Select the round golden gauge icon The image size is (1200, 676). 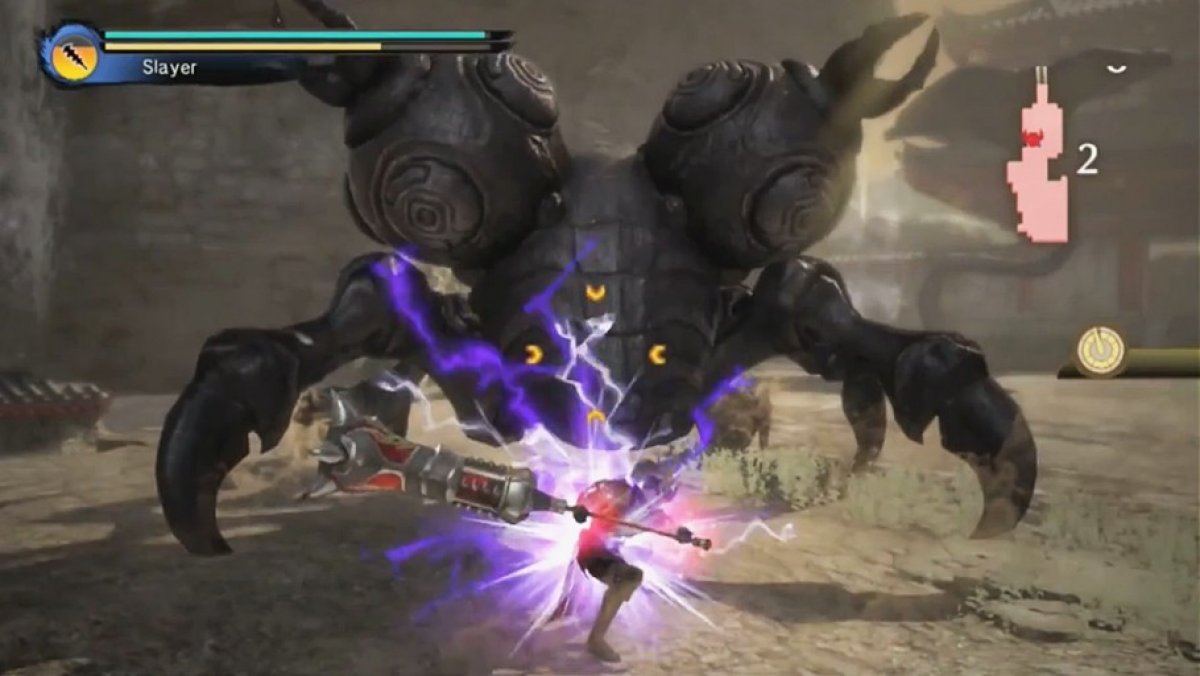1101,352
